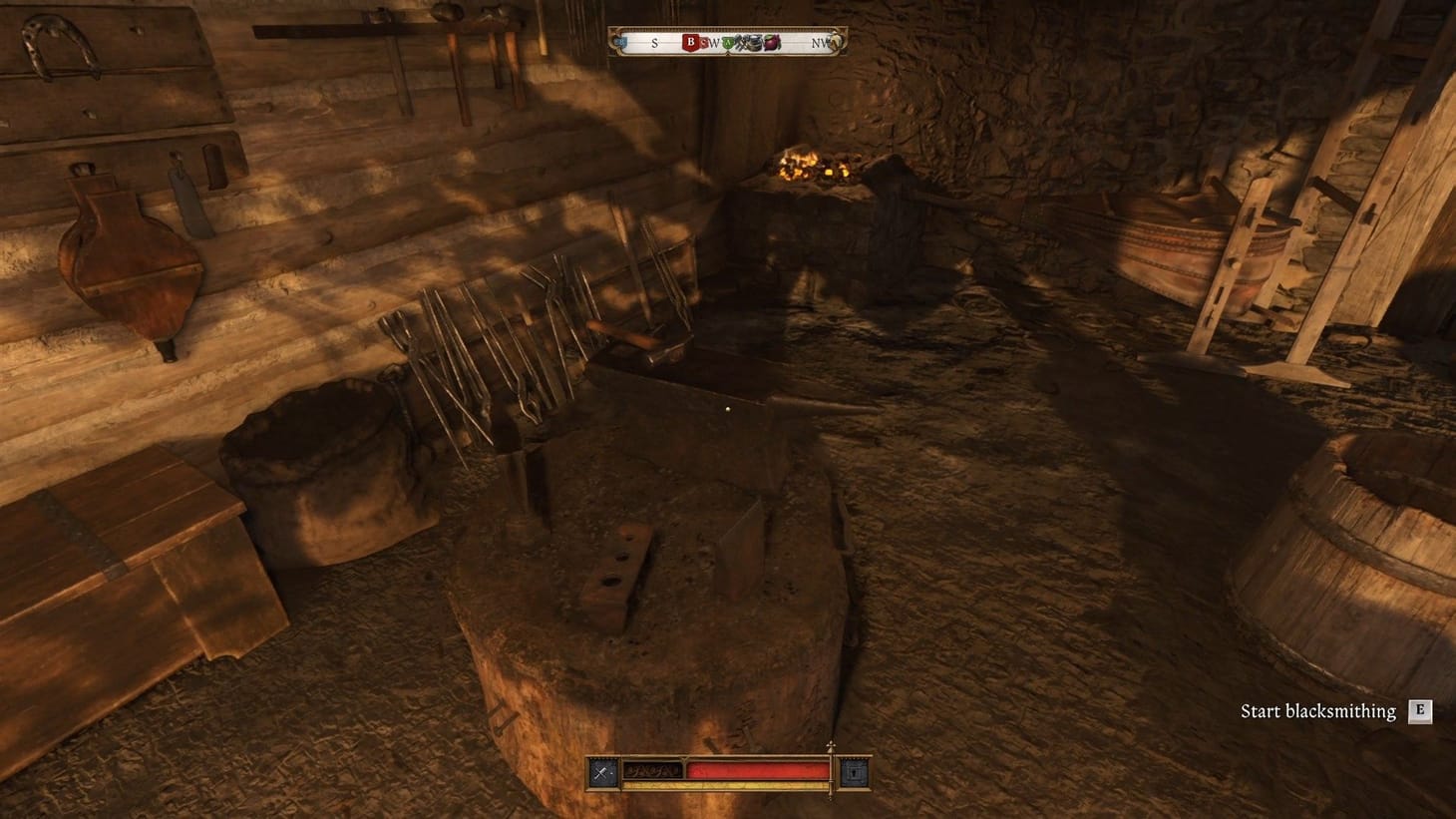Select the small SW red shield on the compass

coord(705,43)
